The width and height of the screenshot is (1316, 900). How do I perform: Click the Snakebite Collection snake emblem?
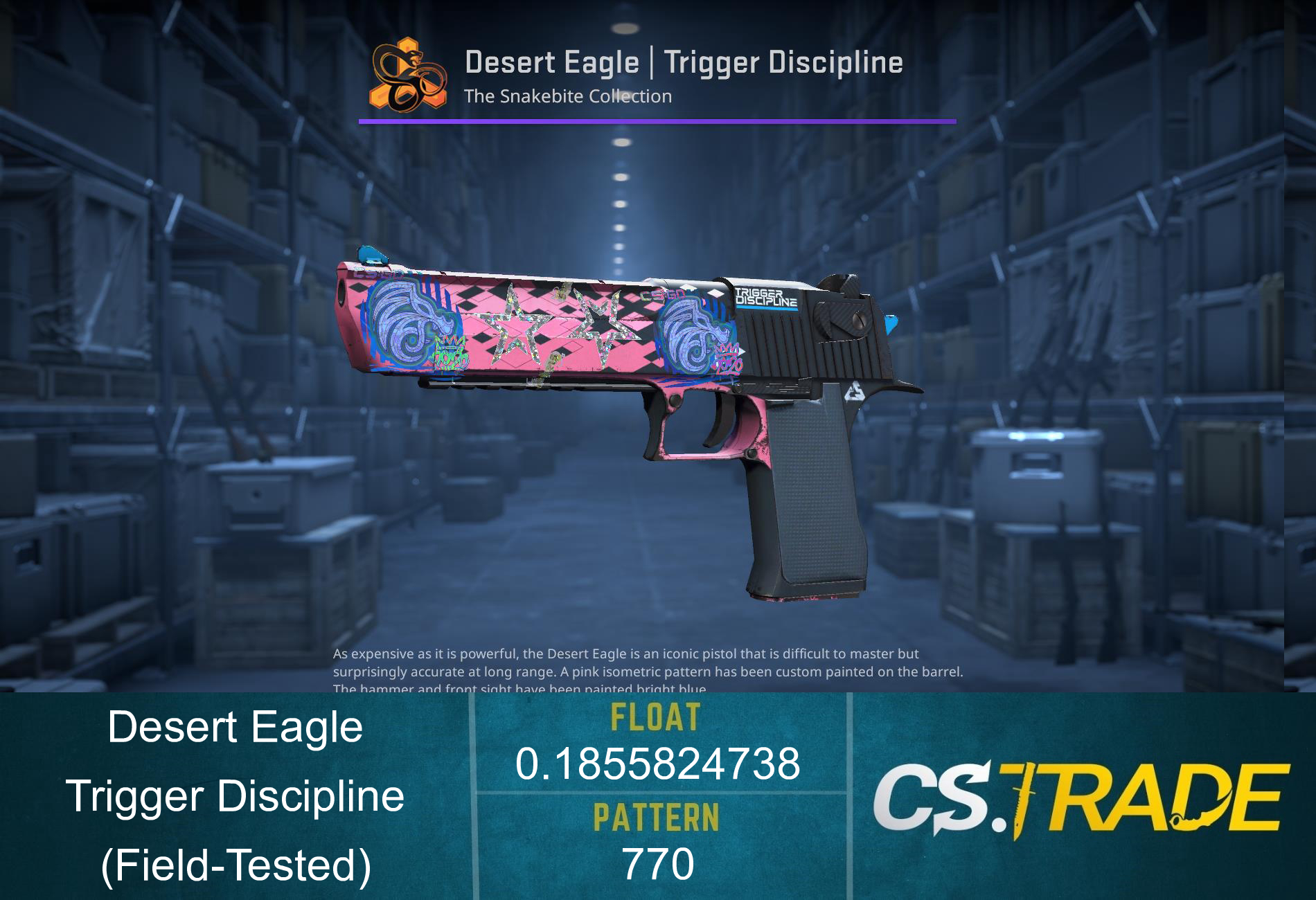[x=410, y=75]
